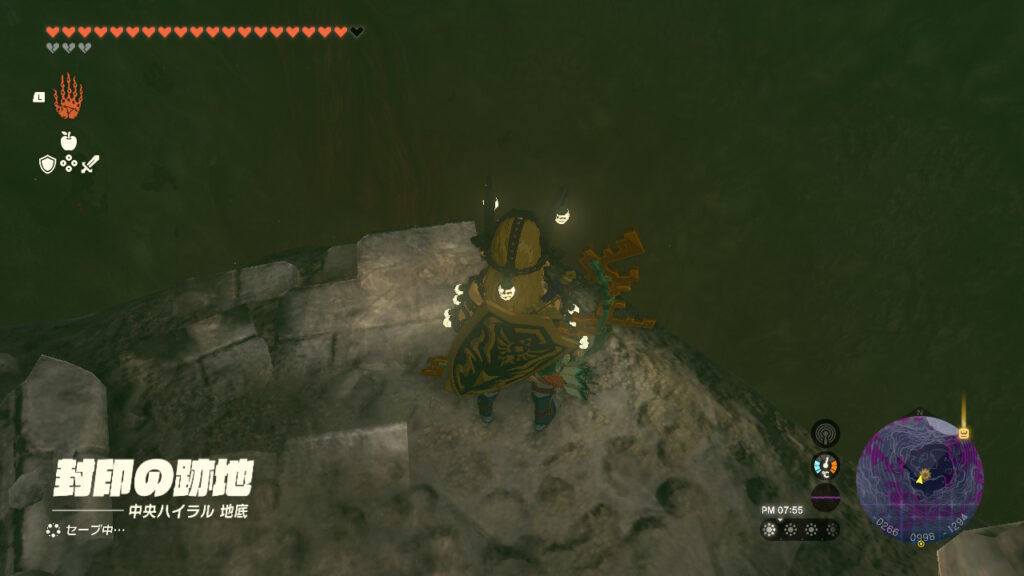
Task: Open the shield quick-select icon
Action: pyautogui.click(x=47, y=164)
